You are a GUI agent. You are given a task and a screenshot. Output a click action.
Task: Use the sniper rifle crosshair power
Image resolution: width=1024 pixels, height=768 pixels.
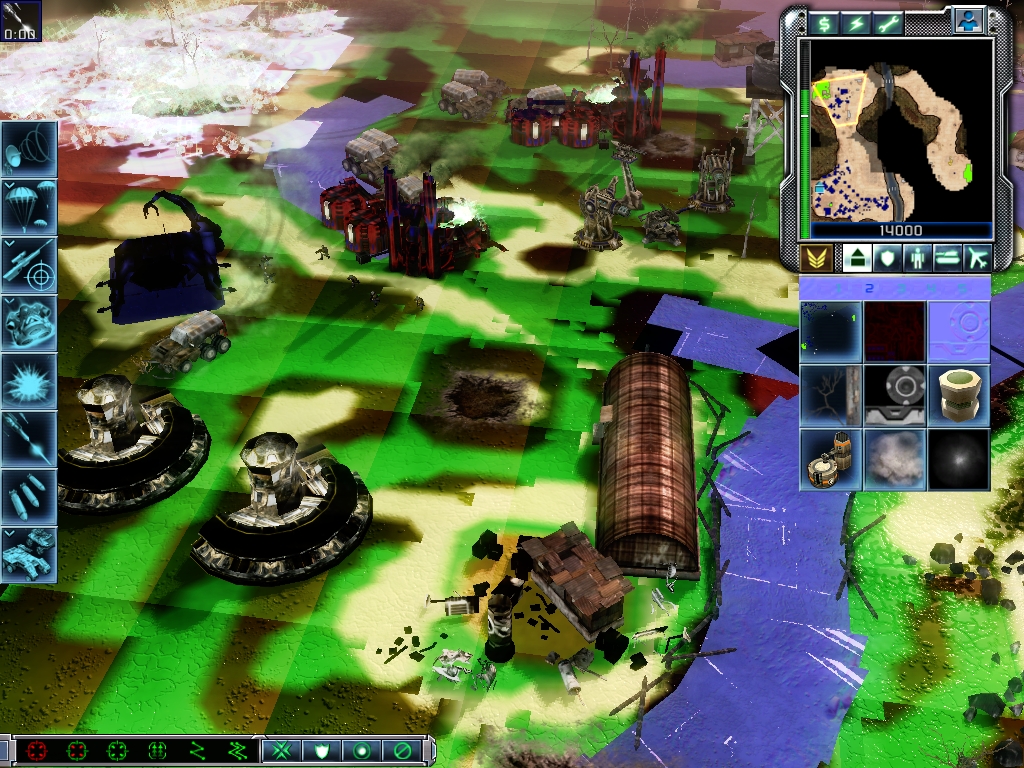tap(29, 264)
